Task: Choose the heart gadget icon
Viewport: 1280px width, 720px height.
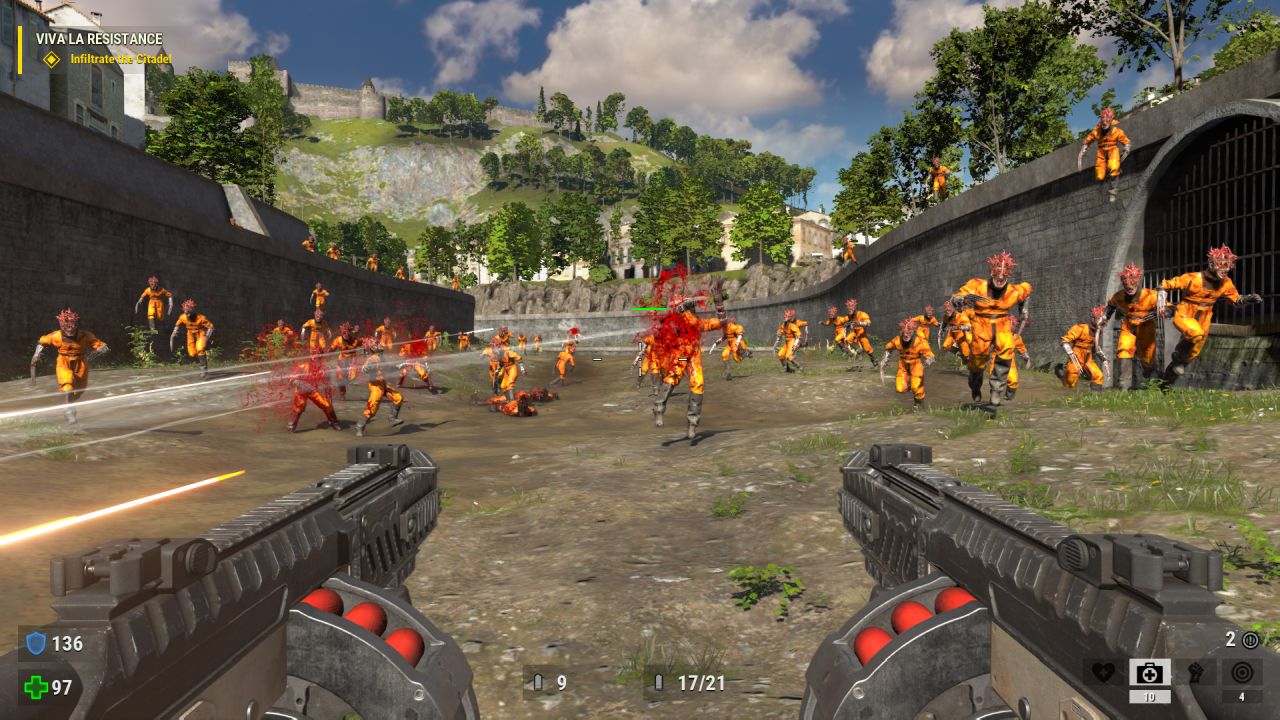Action: (x=1103, y=672)
